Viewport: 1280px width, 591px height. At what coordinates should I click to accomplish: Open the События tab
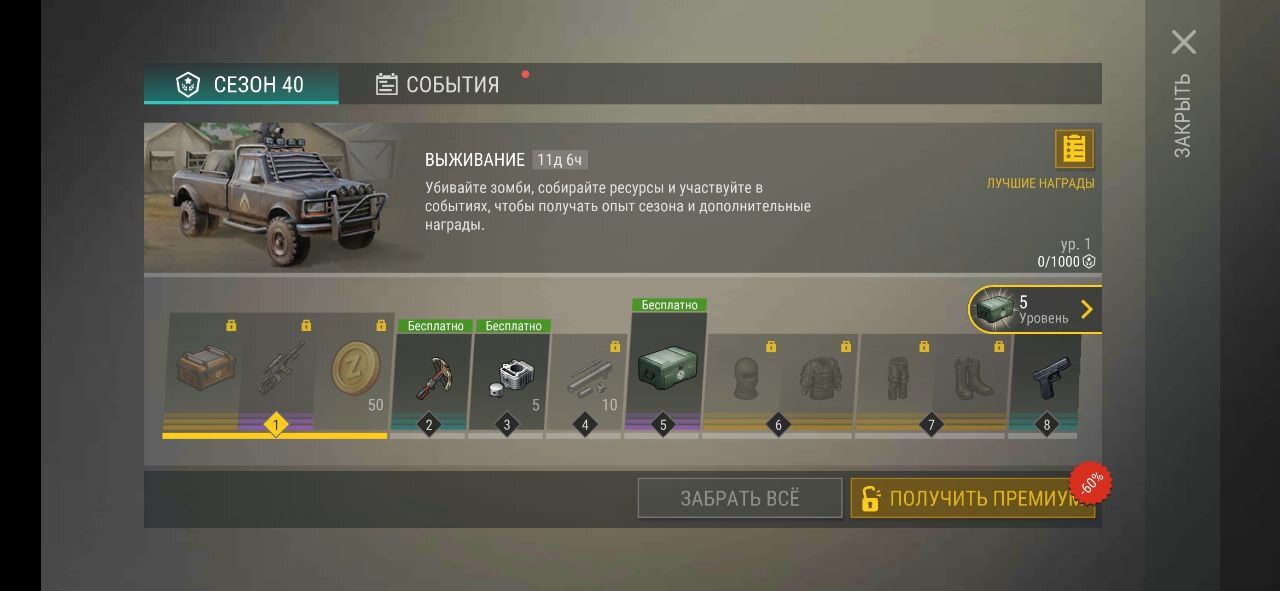(437, 85)
